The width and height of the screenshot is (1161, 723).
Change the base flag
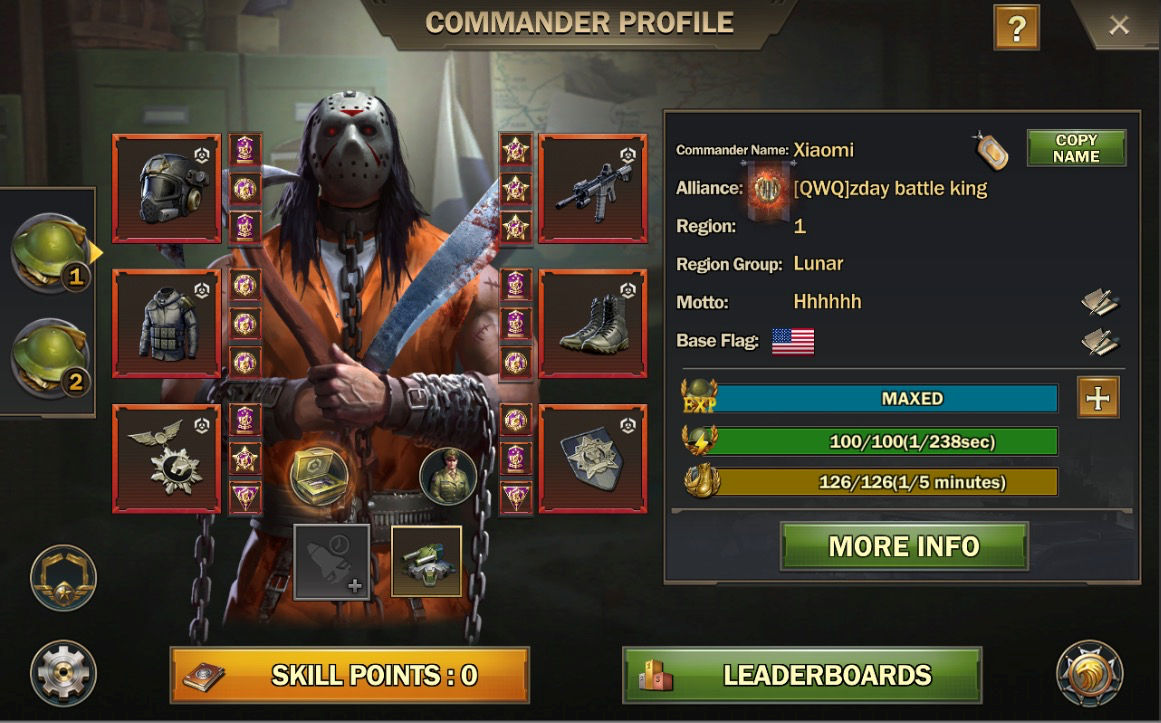[x=1099, y=342]
